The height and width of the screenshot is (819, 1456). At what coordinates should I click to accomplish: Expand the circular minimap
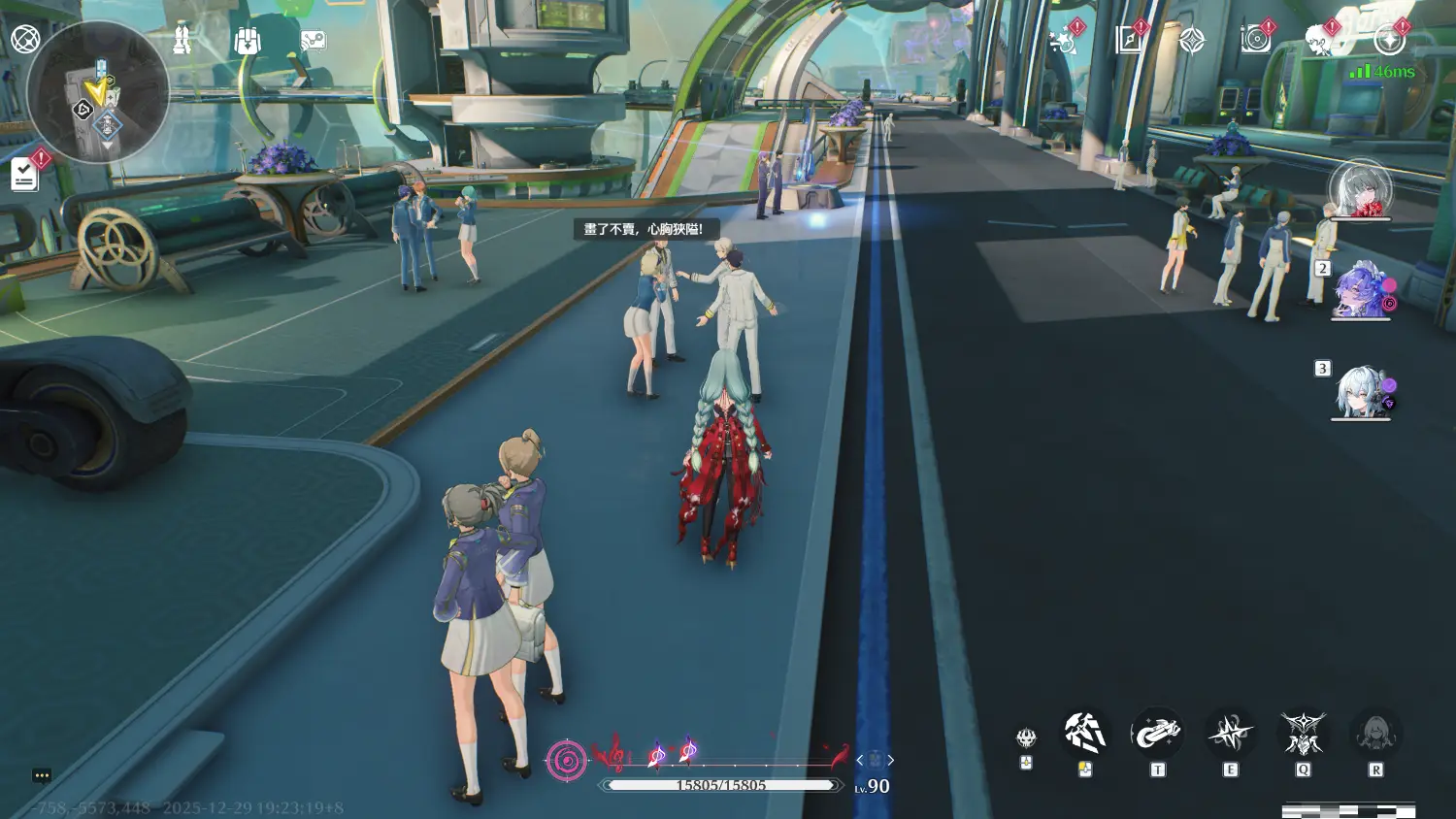[99, 93]
